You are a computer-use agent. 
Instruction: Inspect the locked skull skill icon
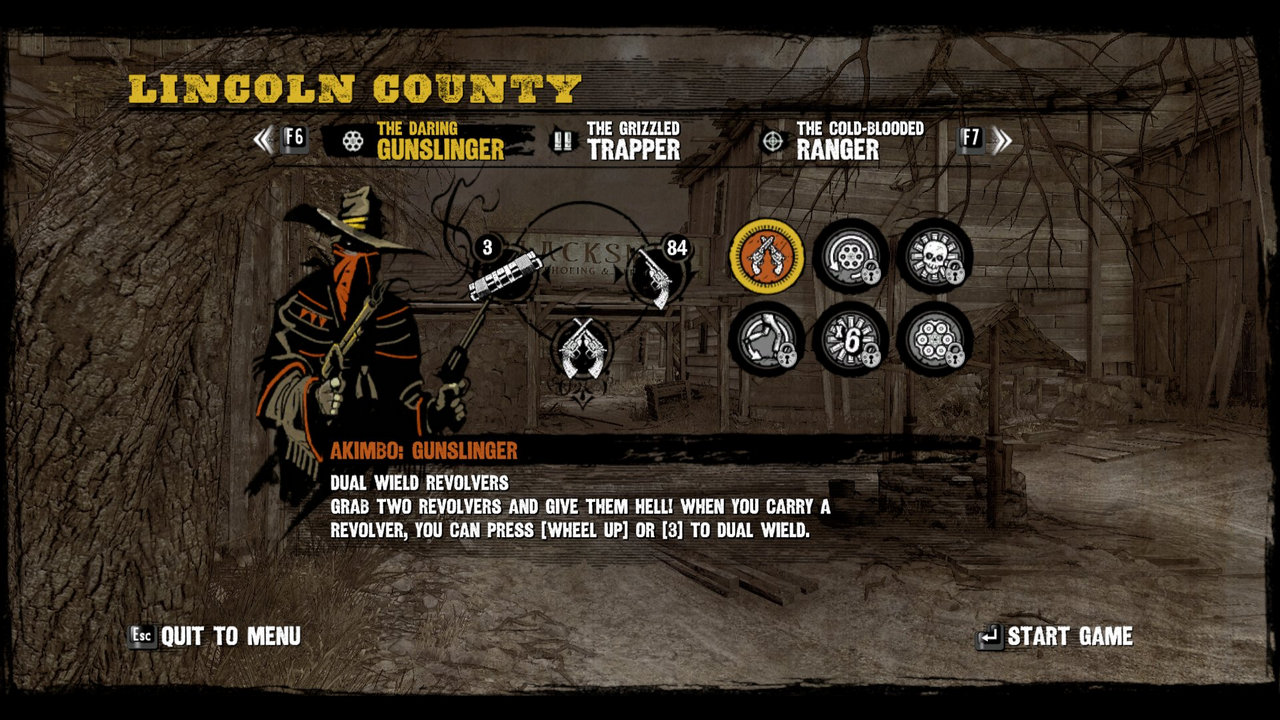pos(934,256)
